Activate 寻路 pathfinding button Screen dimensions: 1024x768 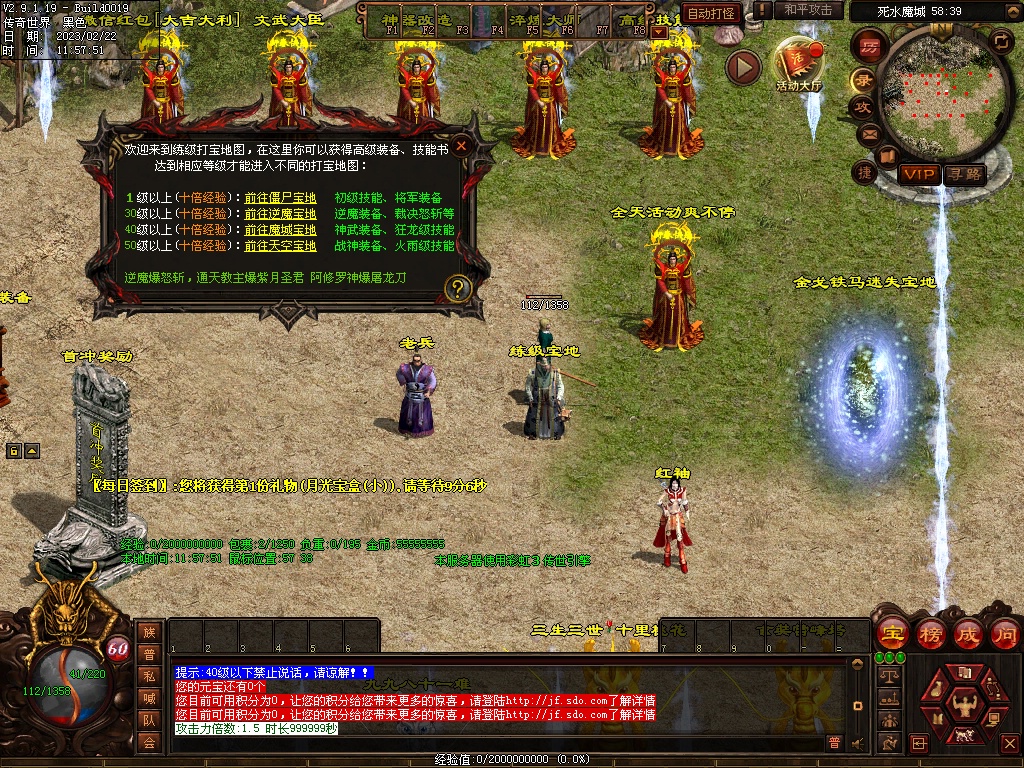pyautogui.click(x=964, y=174)
